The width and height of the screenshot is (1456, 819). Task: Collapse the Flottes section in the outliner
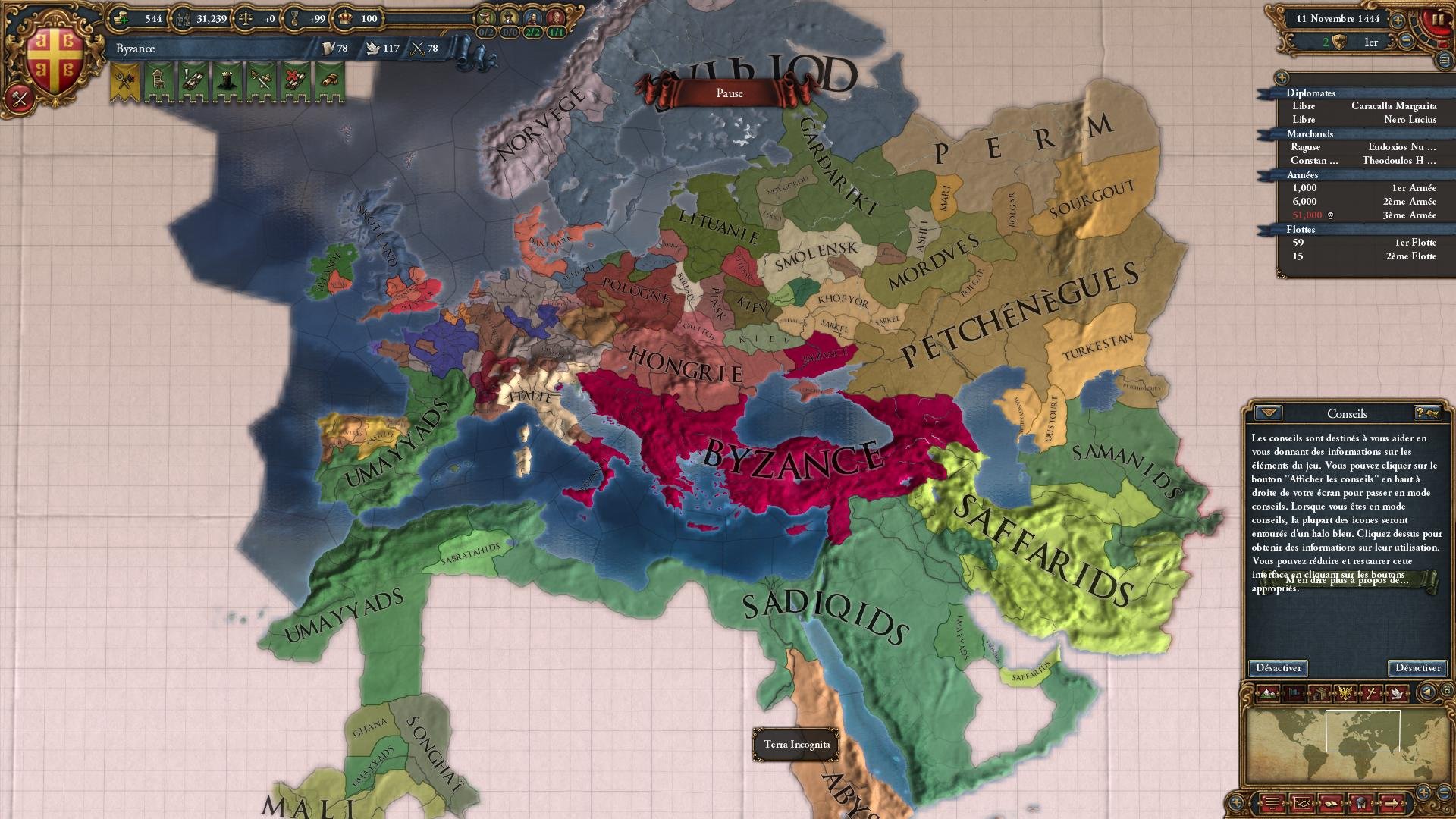1265,229
